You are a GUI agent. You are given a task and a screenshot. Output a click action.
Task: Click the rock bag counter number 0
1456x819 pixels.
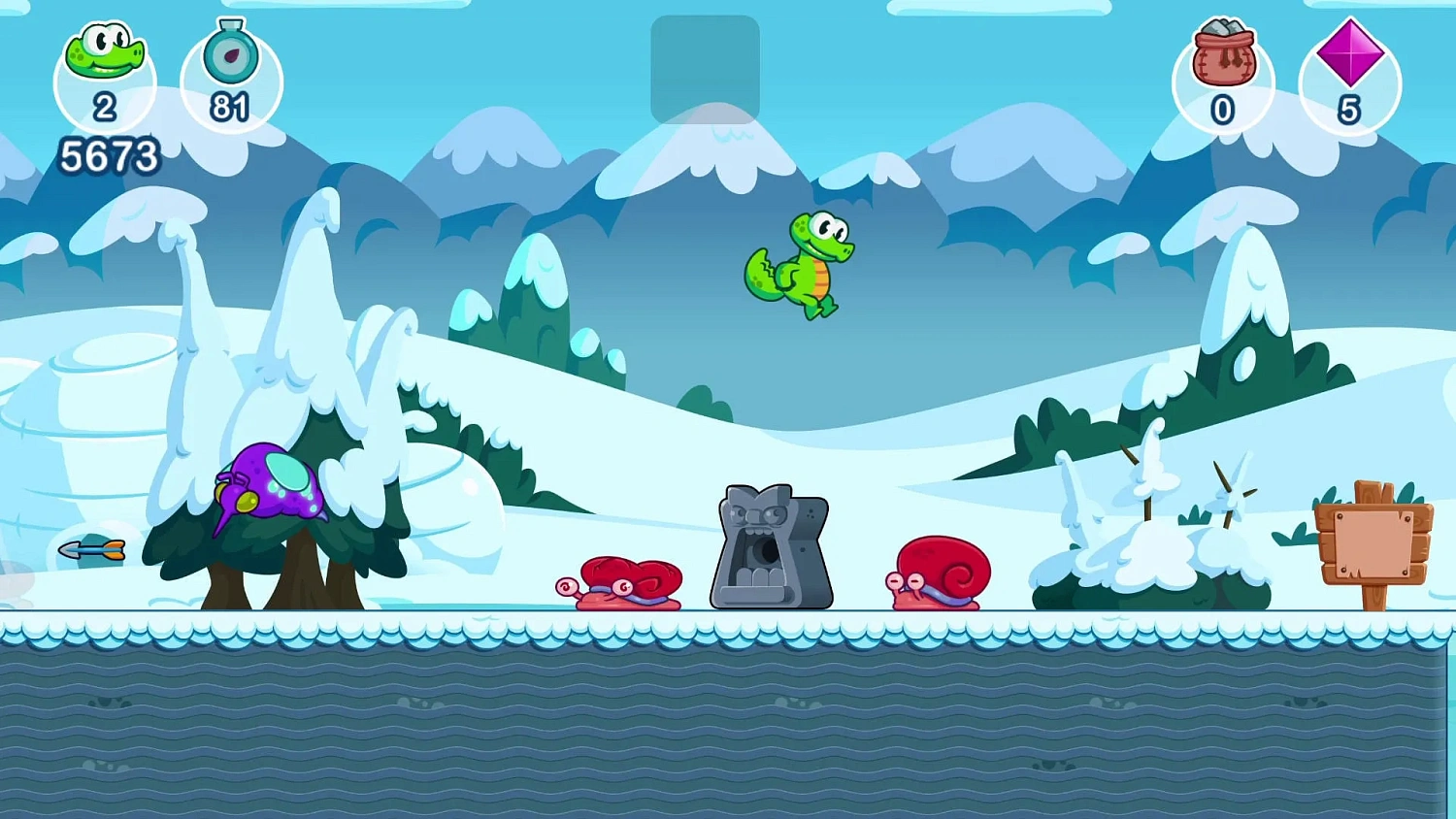[x=1223, y=110]
